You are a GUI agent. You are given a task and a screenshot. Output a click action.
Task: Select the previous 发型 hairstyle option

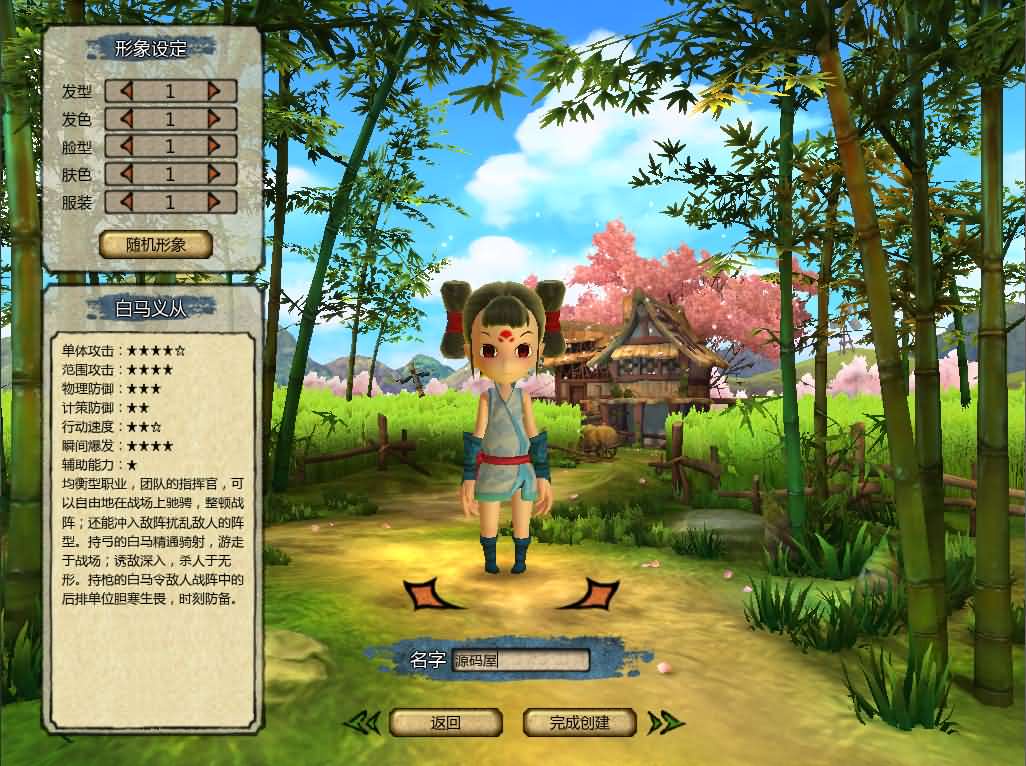click(126, 91)
